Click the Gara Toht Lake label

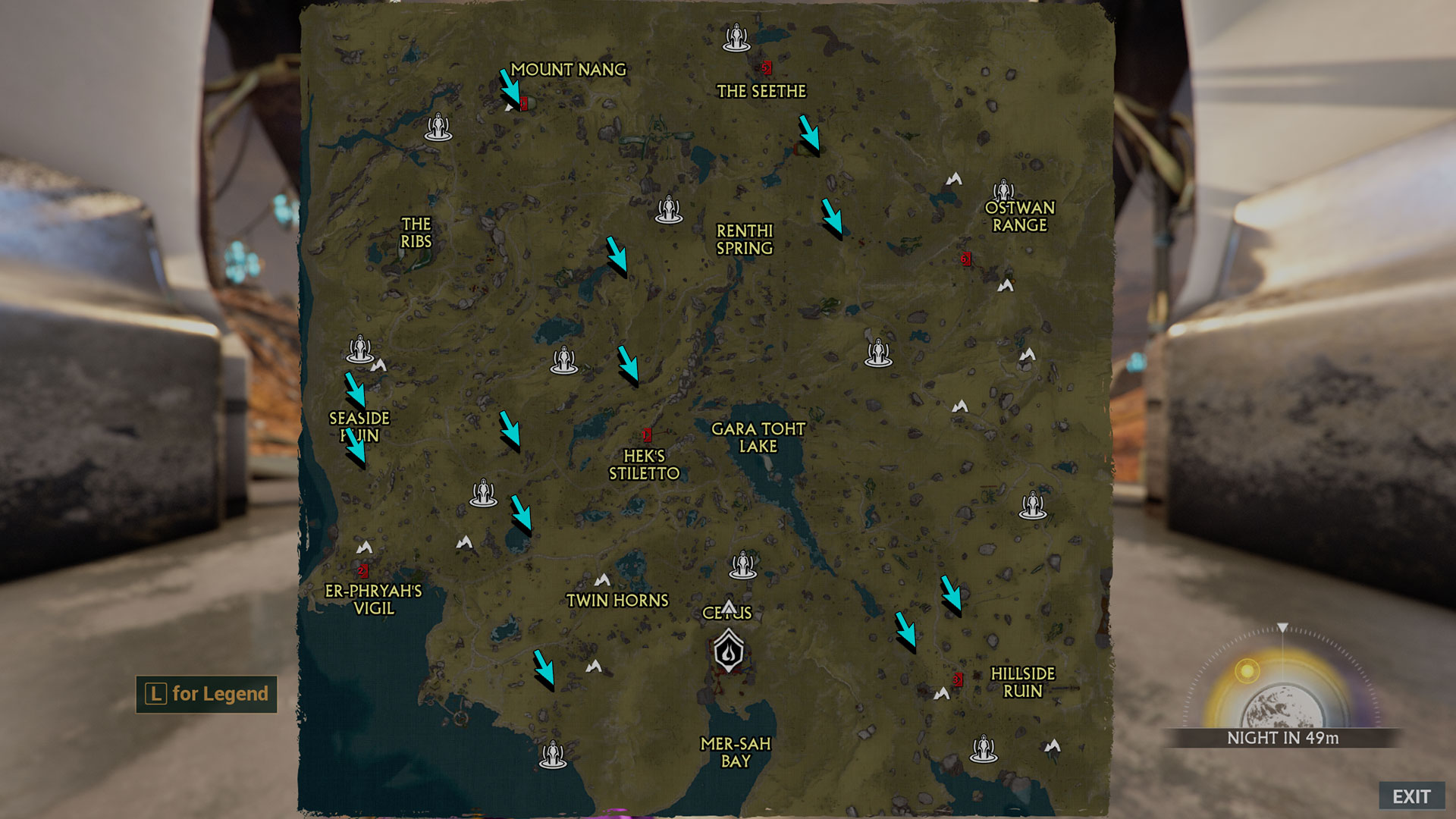click(x=758, y=438)
